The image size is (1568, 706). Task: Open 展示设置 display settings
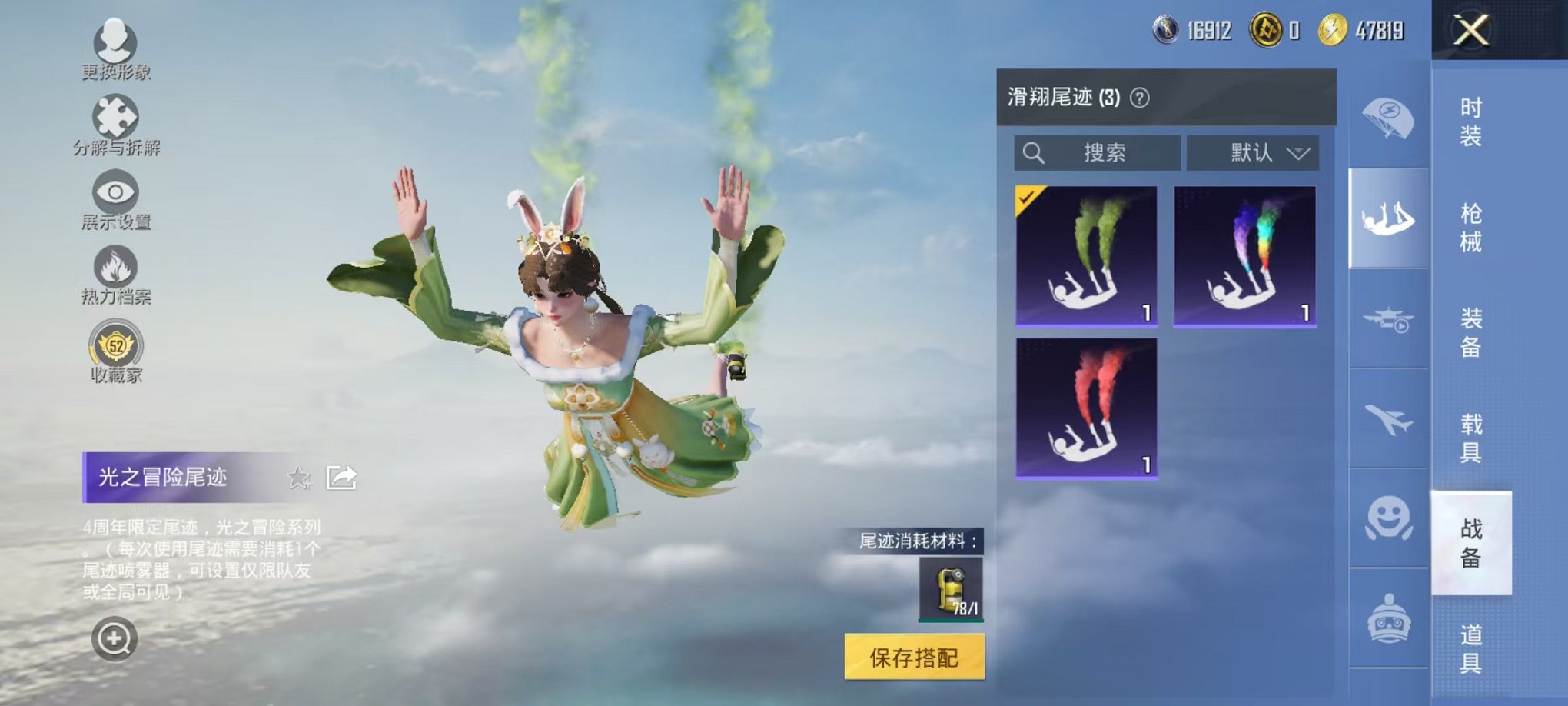click(114, 192)
